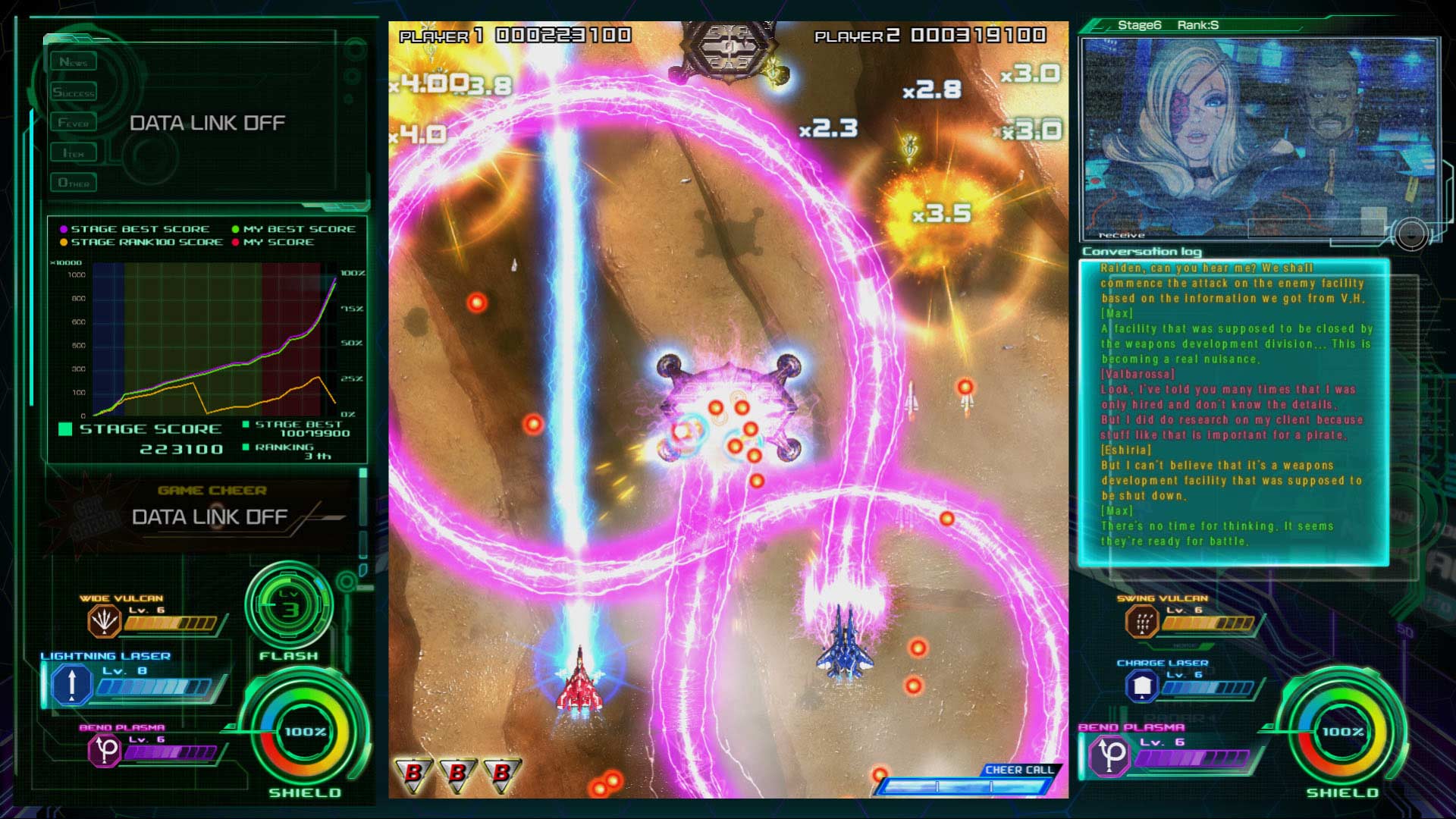Switch to the News tab

pos(75,61)
